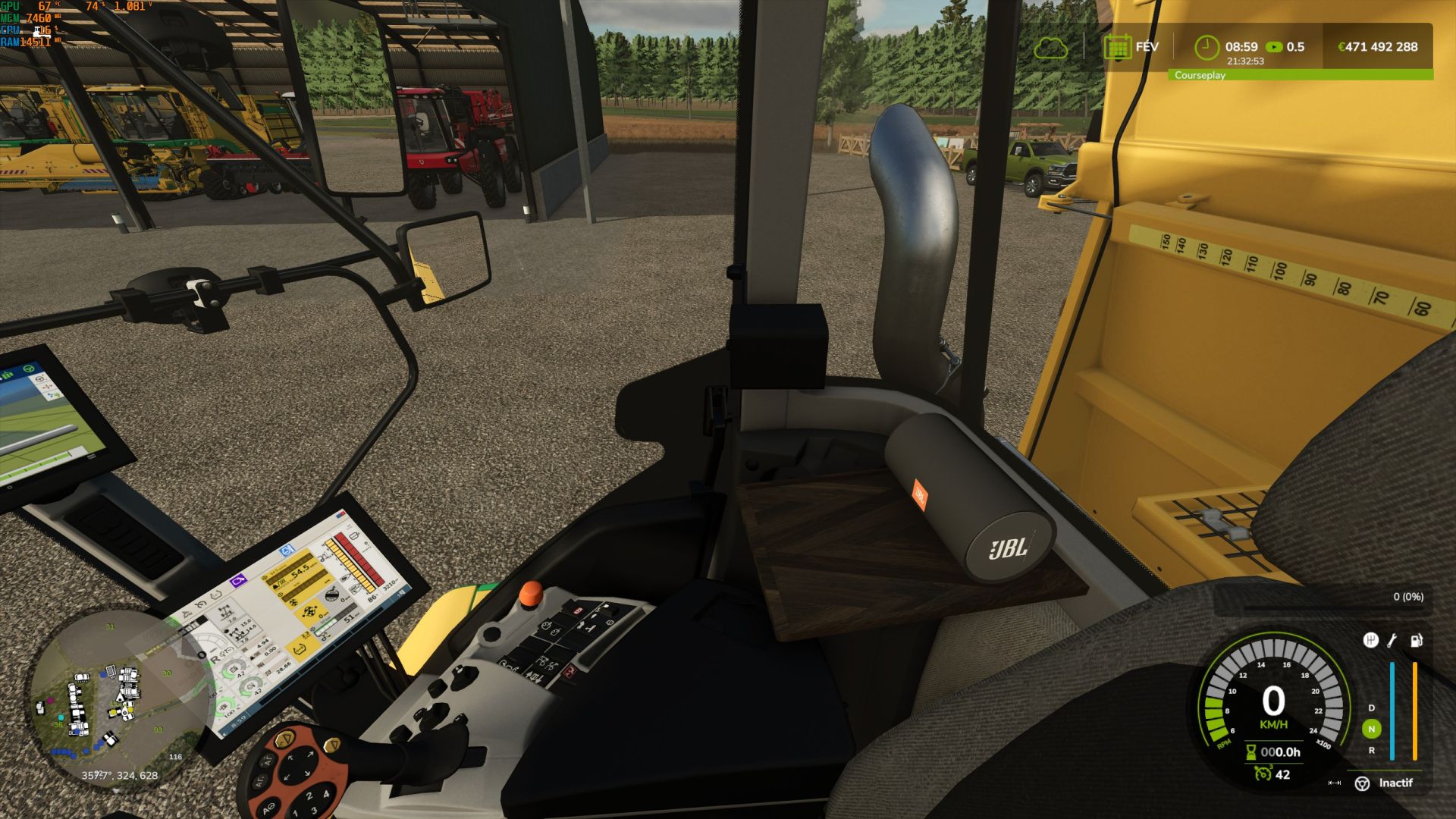This screenshot has width=1456, height=819.
Task: Select the neutral N gear indicator
Action: 1371,729
